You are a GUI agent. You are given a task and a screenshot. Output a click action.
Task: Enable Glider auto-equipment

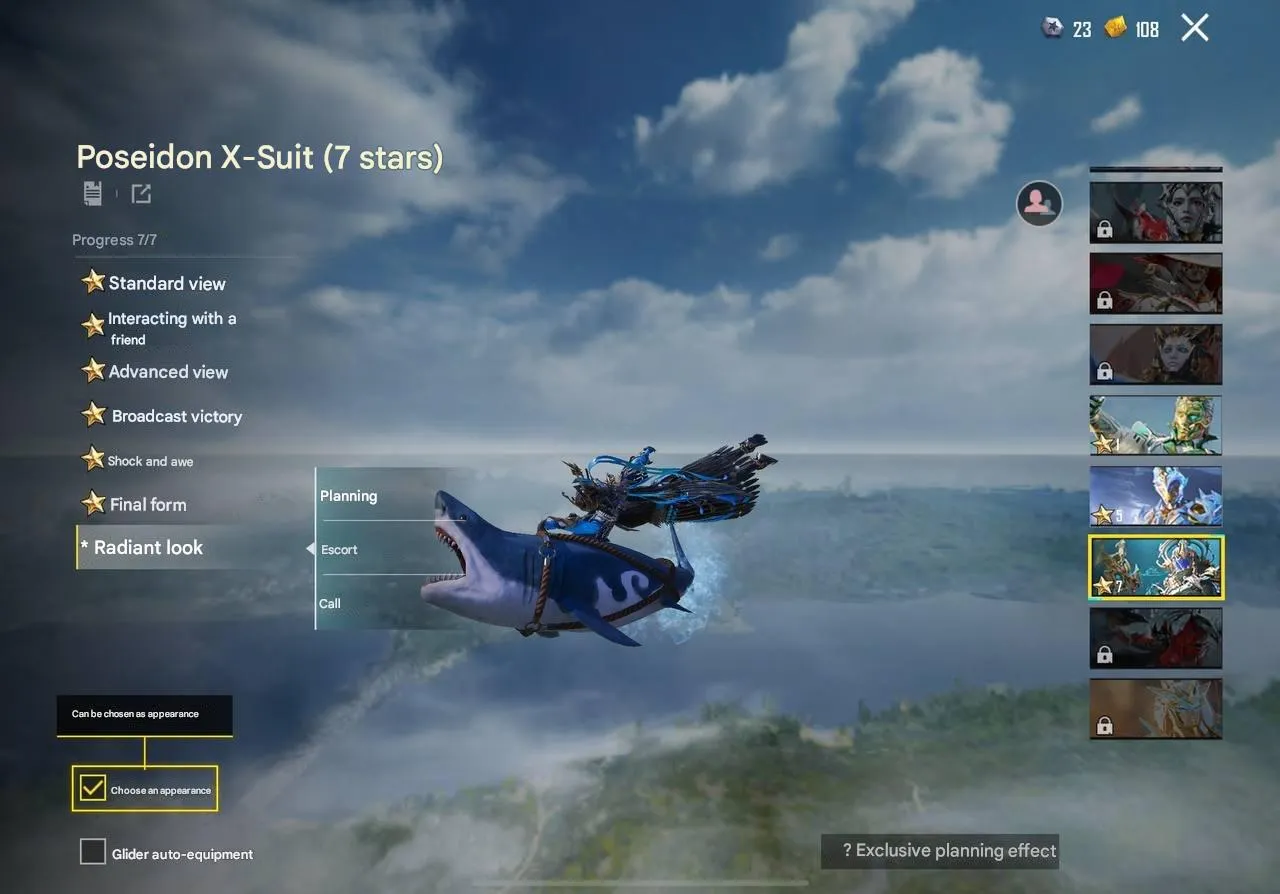coord(92,851)
